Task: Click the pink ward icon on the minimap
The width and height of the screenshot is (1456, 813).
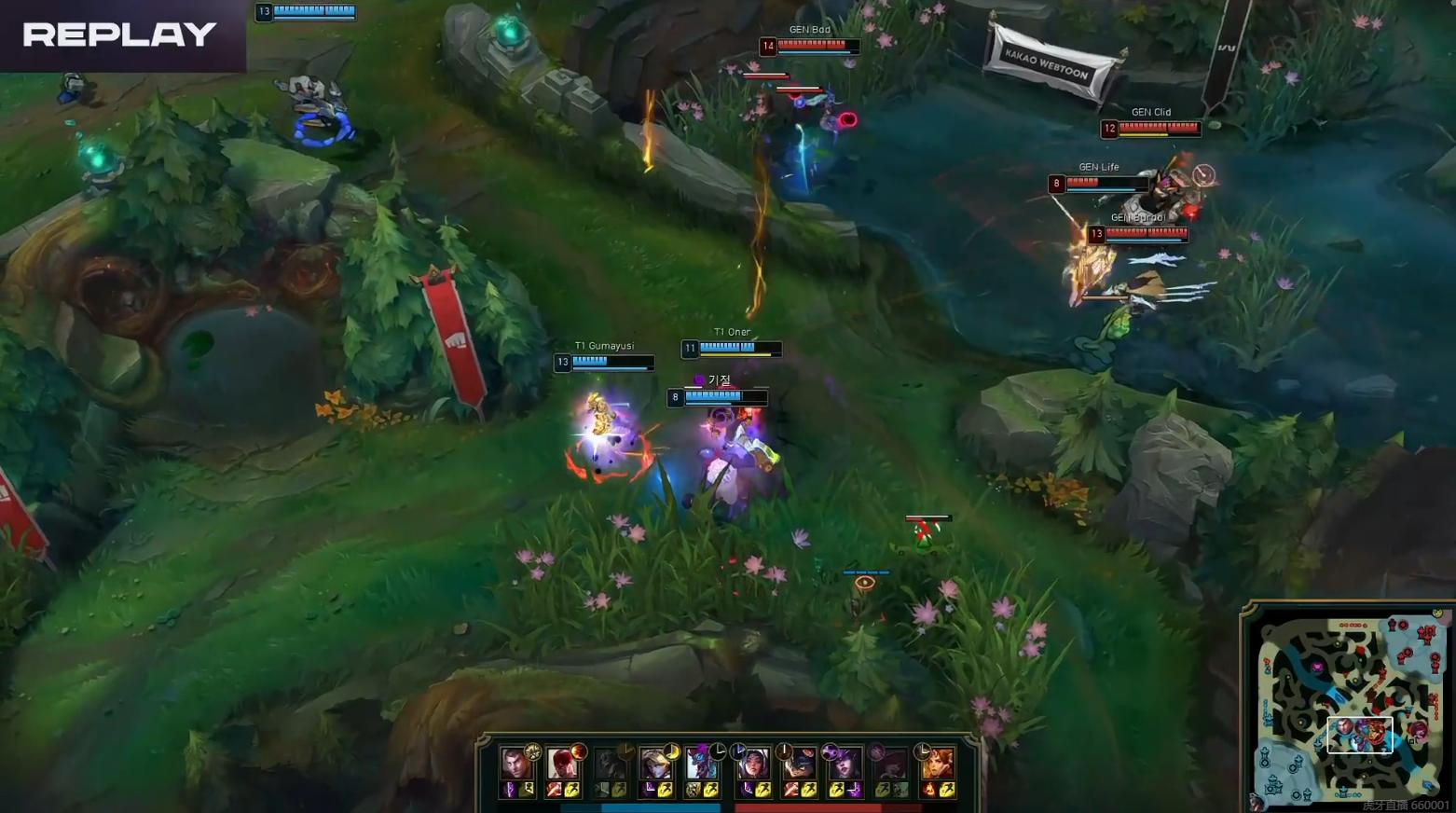Action: [1318, 667]
